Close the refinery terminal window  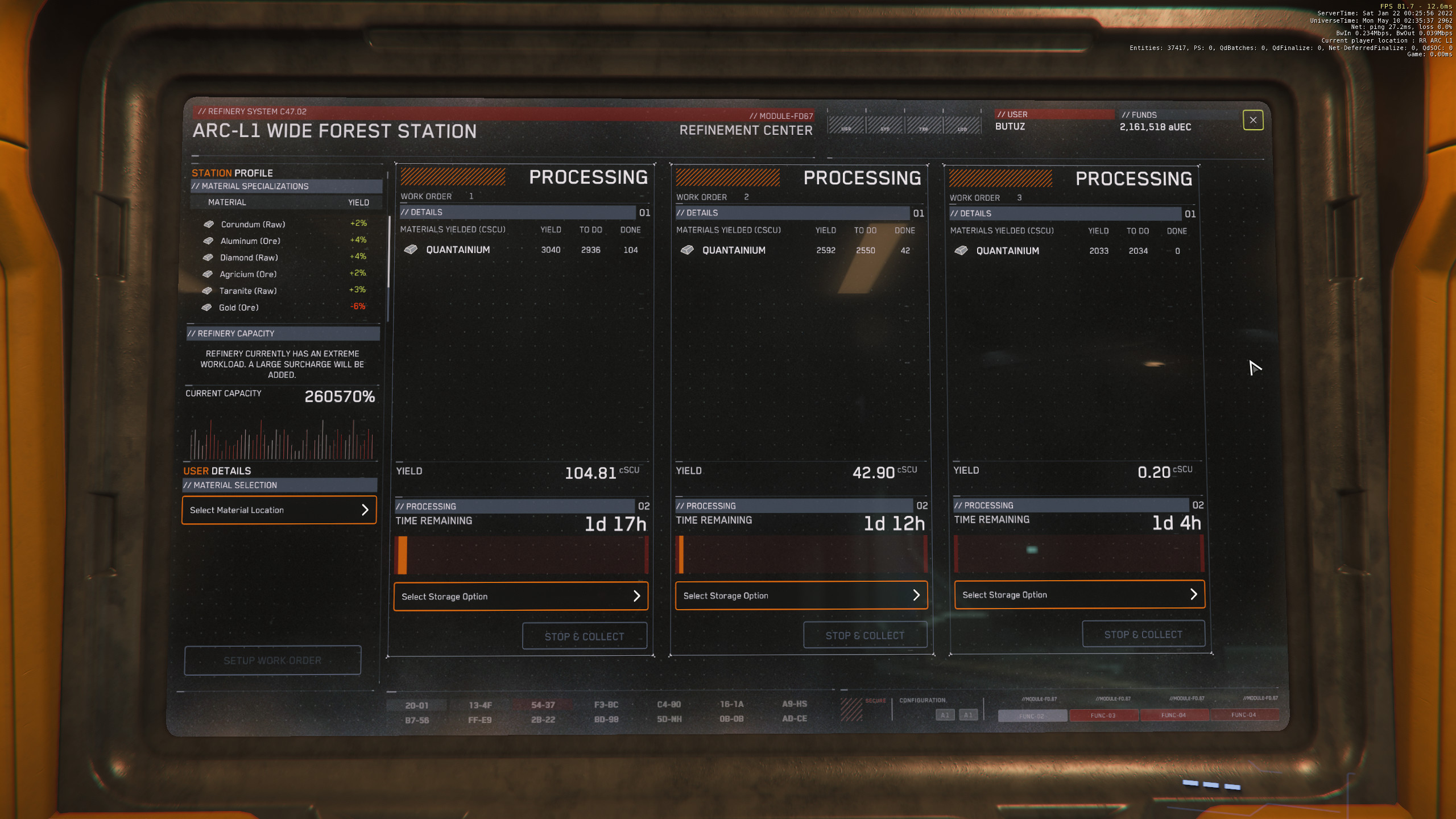pos(1252,120)
